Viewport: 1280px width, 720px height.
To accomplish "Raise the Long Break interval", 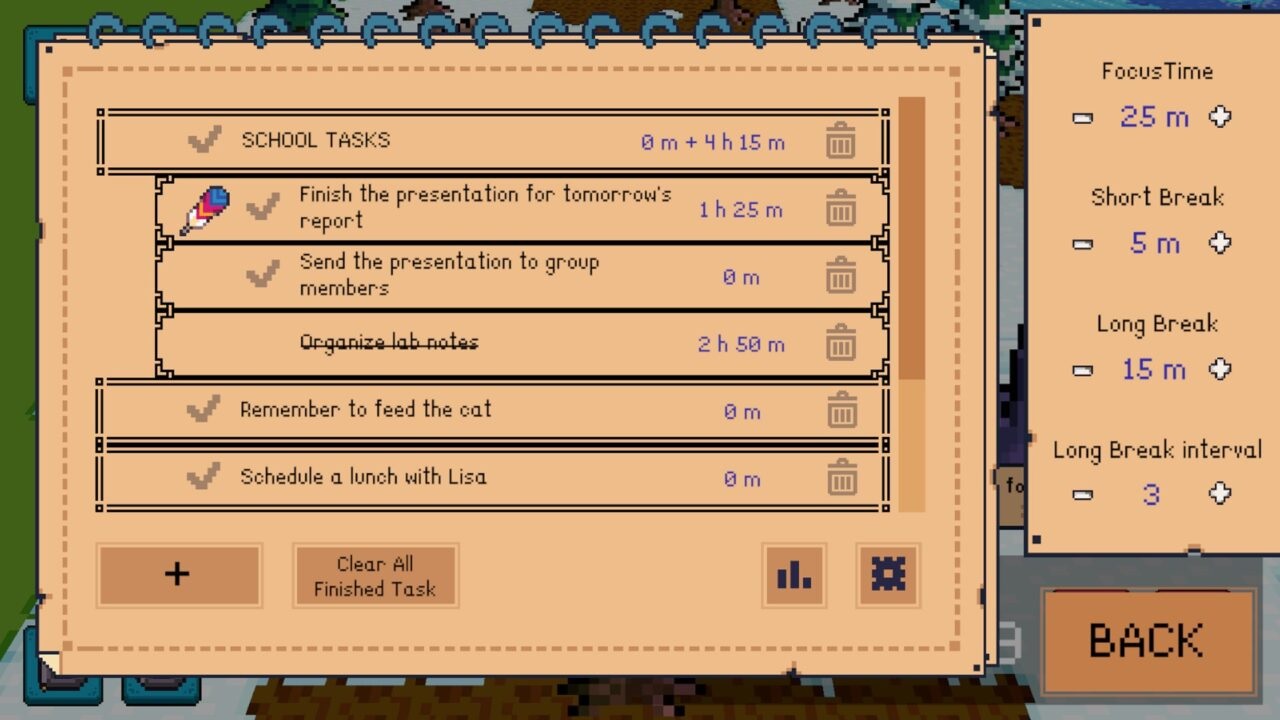I will coord(1220,493).
